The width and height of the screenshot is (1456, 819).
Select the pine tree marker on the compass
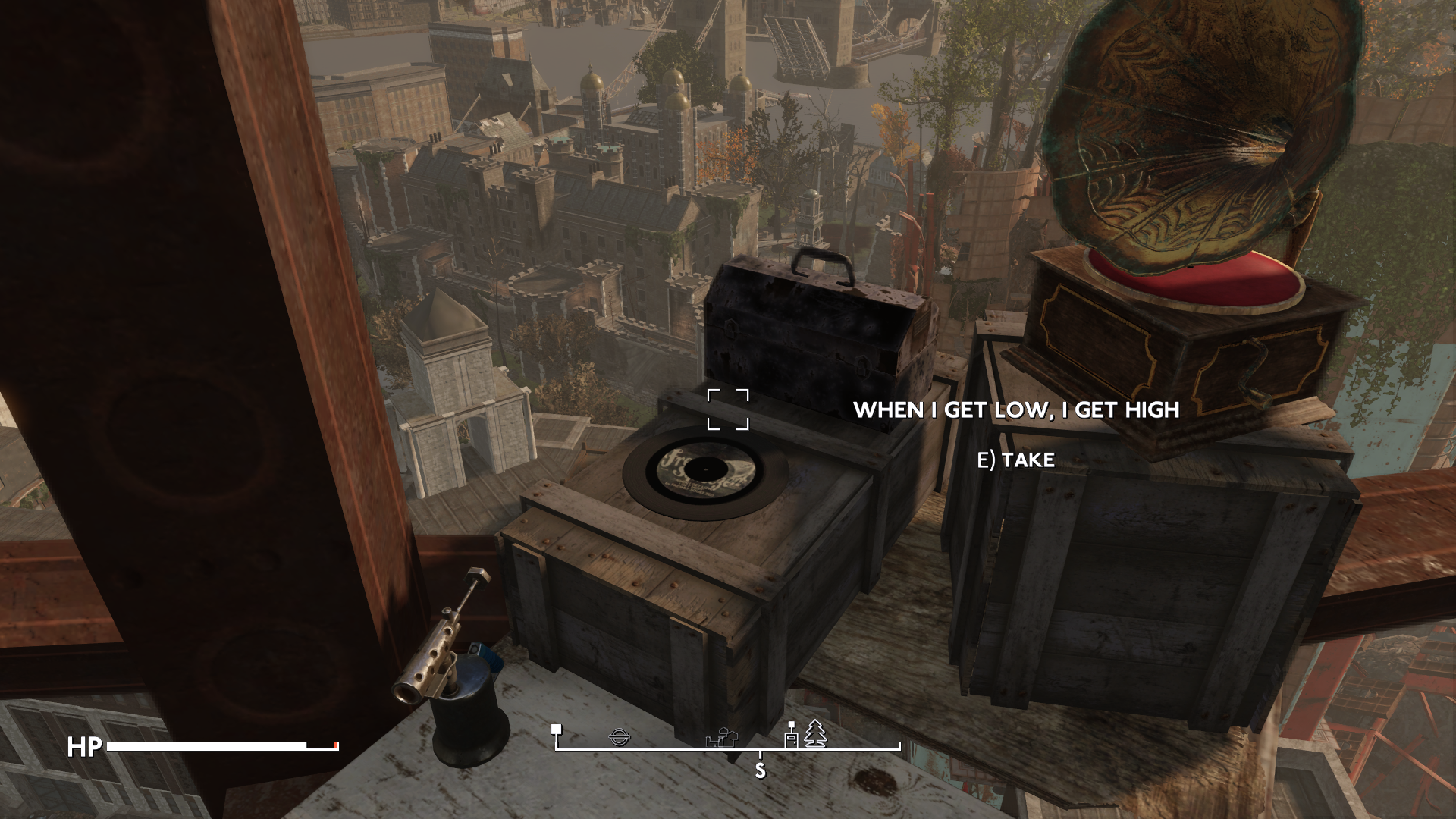(x=815, y=734)
